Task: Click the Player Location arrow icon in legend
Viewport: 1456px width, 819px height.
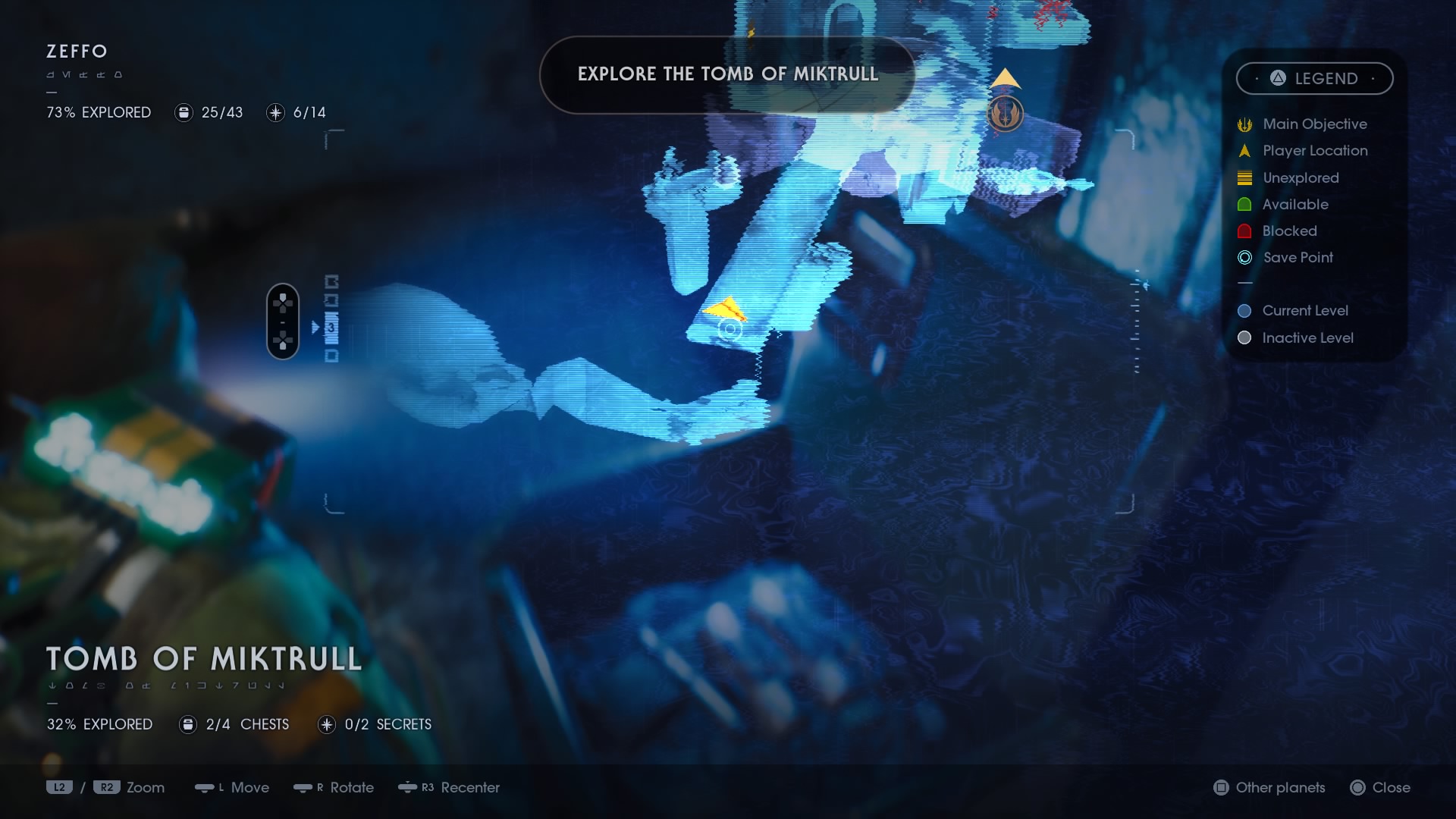Action: (1244, 150)
